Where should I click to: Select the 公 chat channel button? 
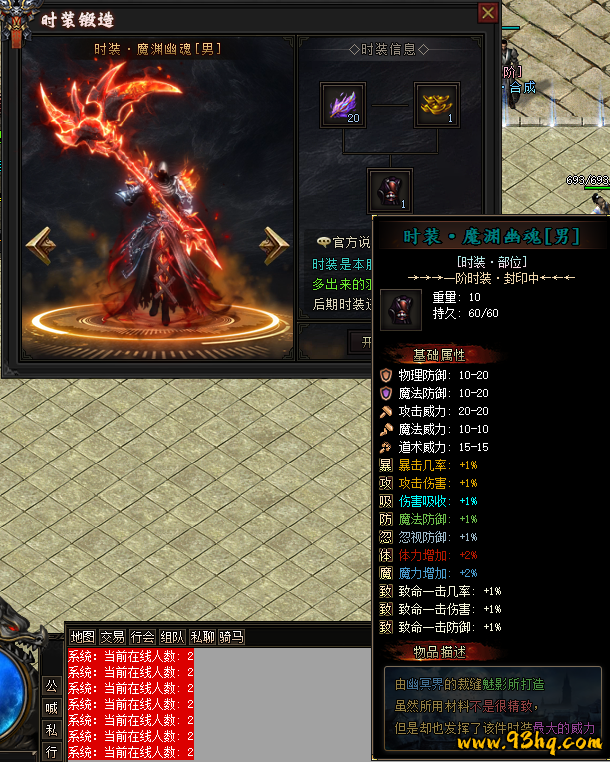(51, 686)
